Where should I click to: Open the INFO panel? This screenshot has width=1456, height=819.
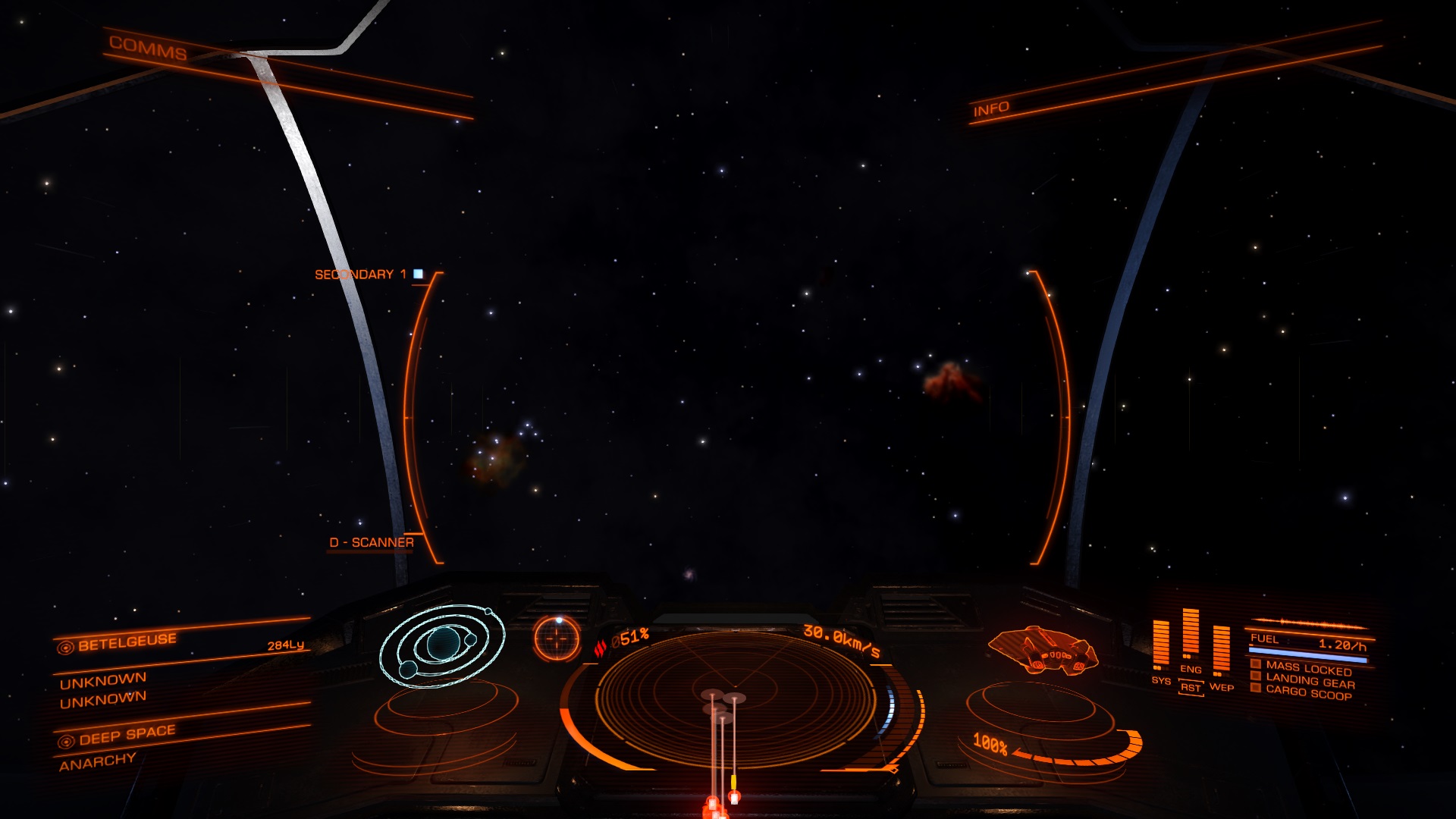tap(991, 109)
